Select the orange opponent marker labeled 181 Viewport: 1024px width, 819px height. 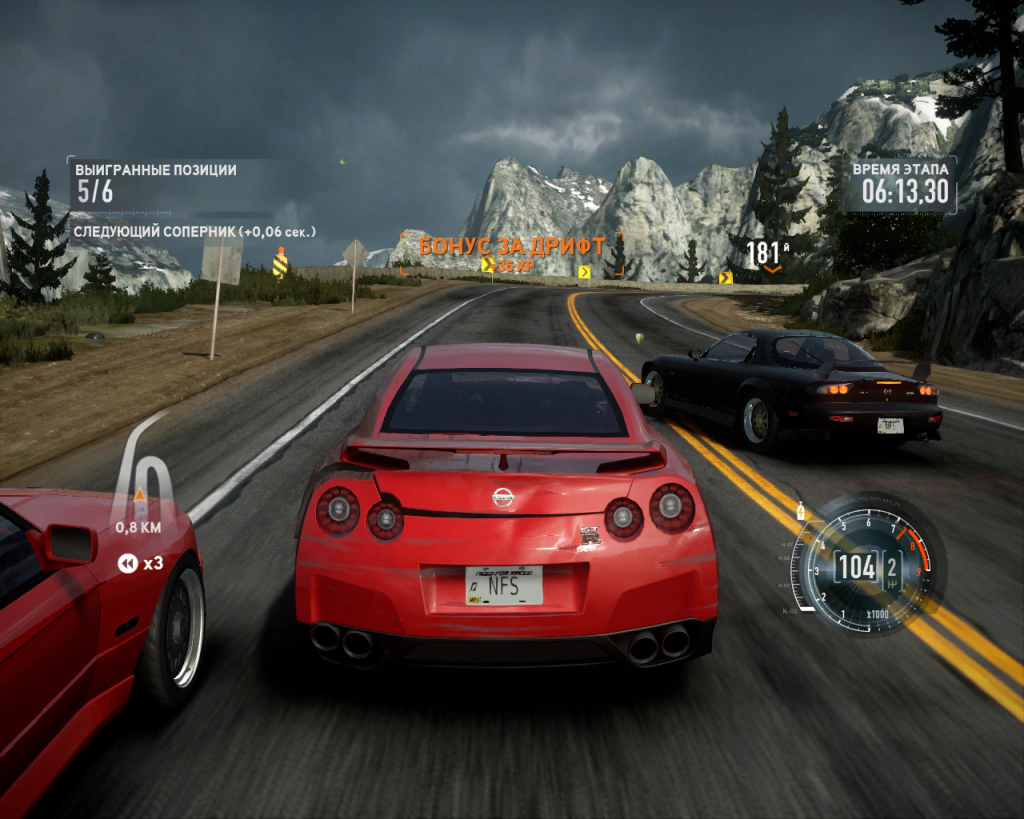click(770, 254)
